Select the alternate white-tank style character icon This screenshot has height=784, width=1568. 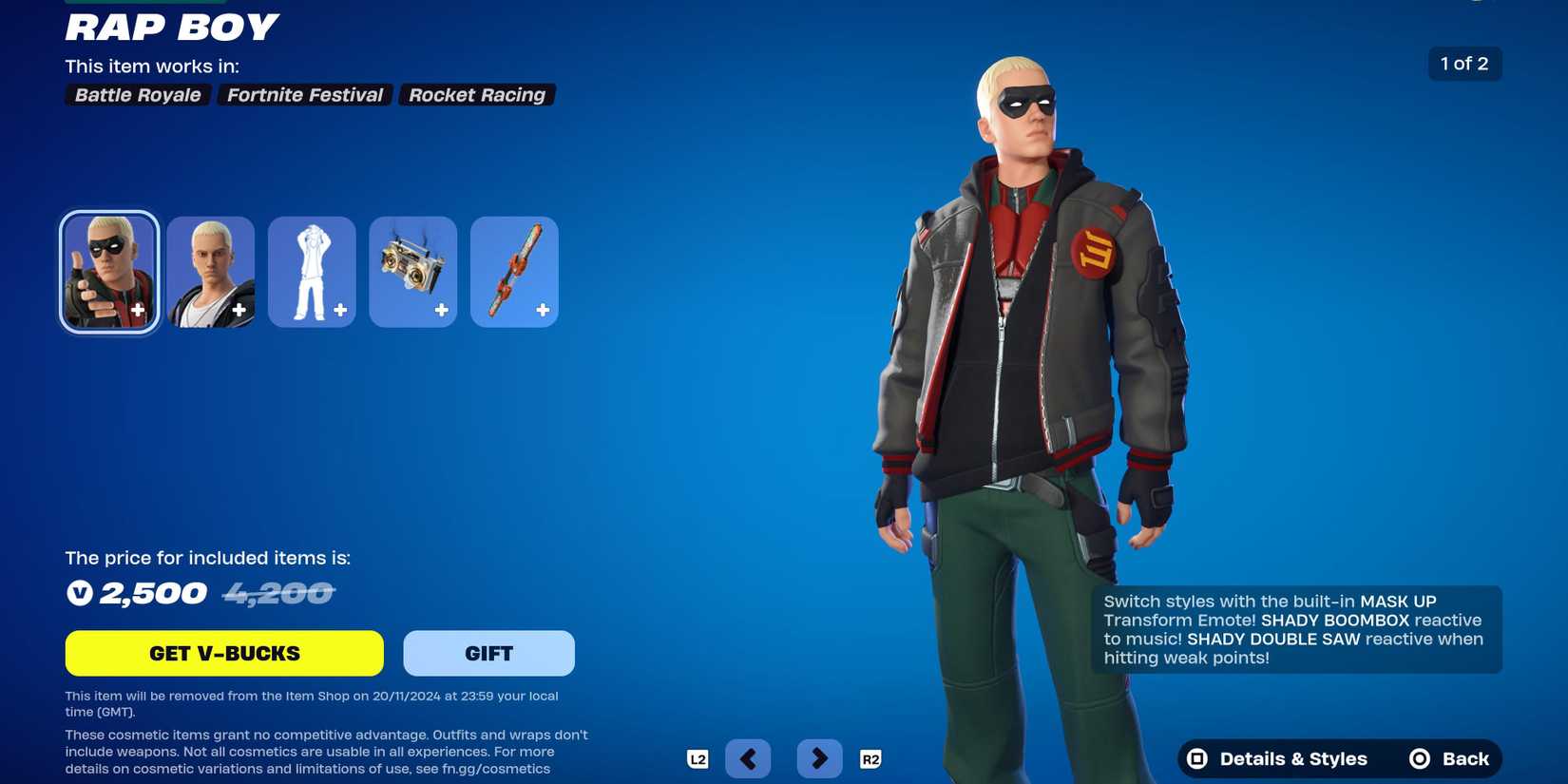click(210, 271)
